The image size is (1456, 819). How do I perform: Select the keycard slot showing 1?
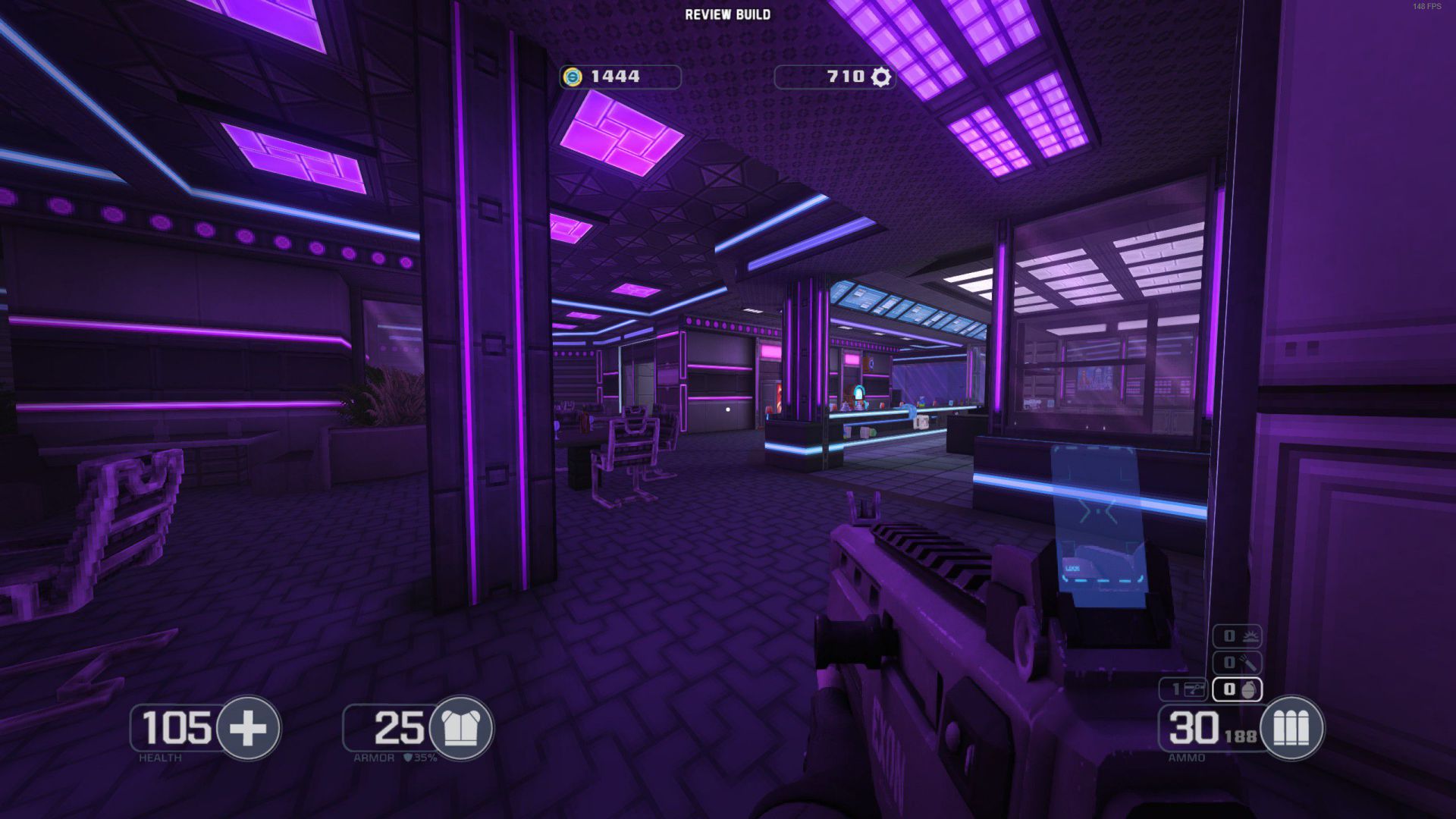(x=1184, y=689)
